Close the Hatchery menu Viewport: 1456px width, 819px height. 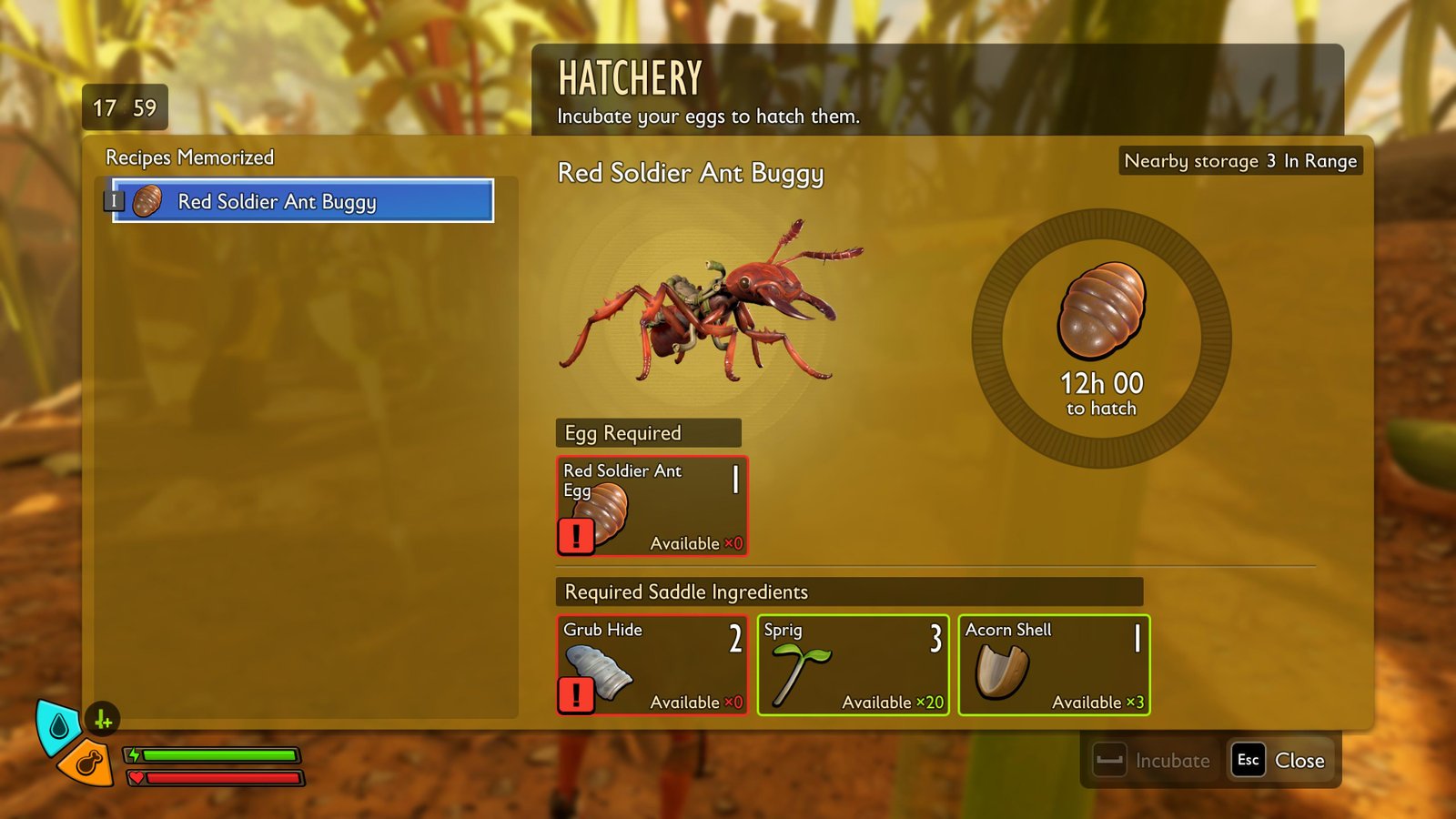1281,761
